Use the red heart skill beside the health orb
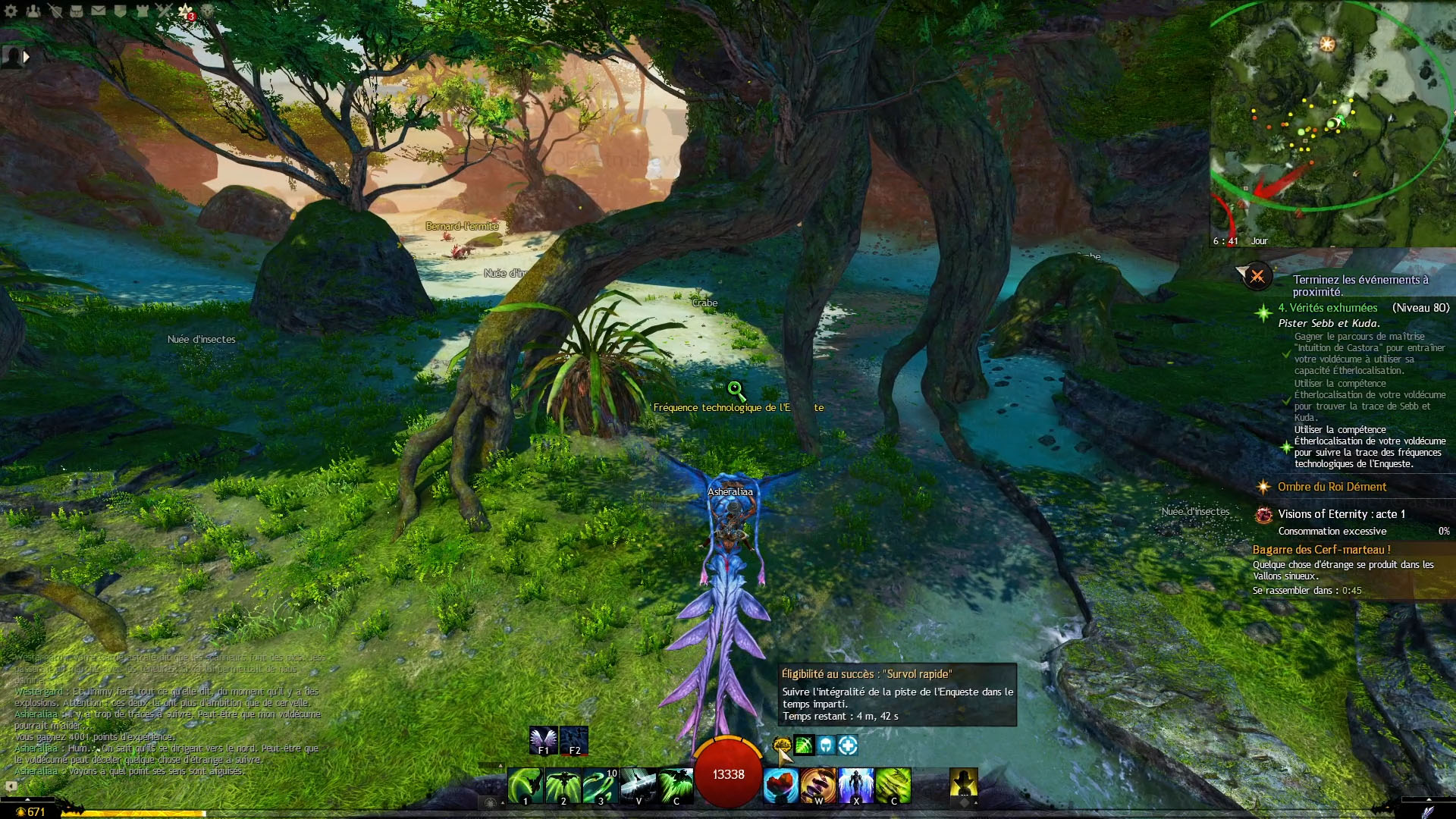This screenshot has width=1456, height=819. tap(780, 785)
